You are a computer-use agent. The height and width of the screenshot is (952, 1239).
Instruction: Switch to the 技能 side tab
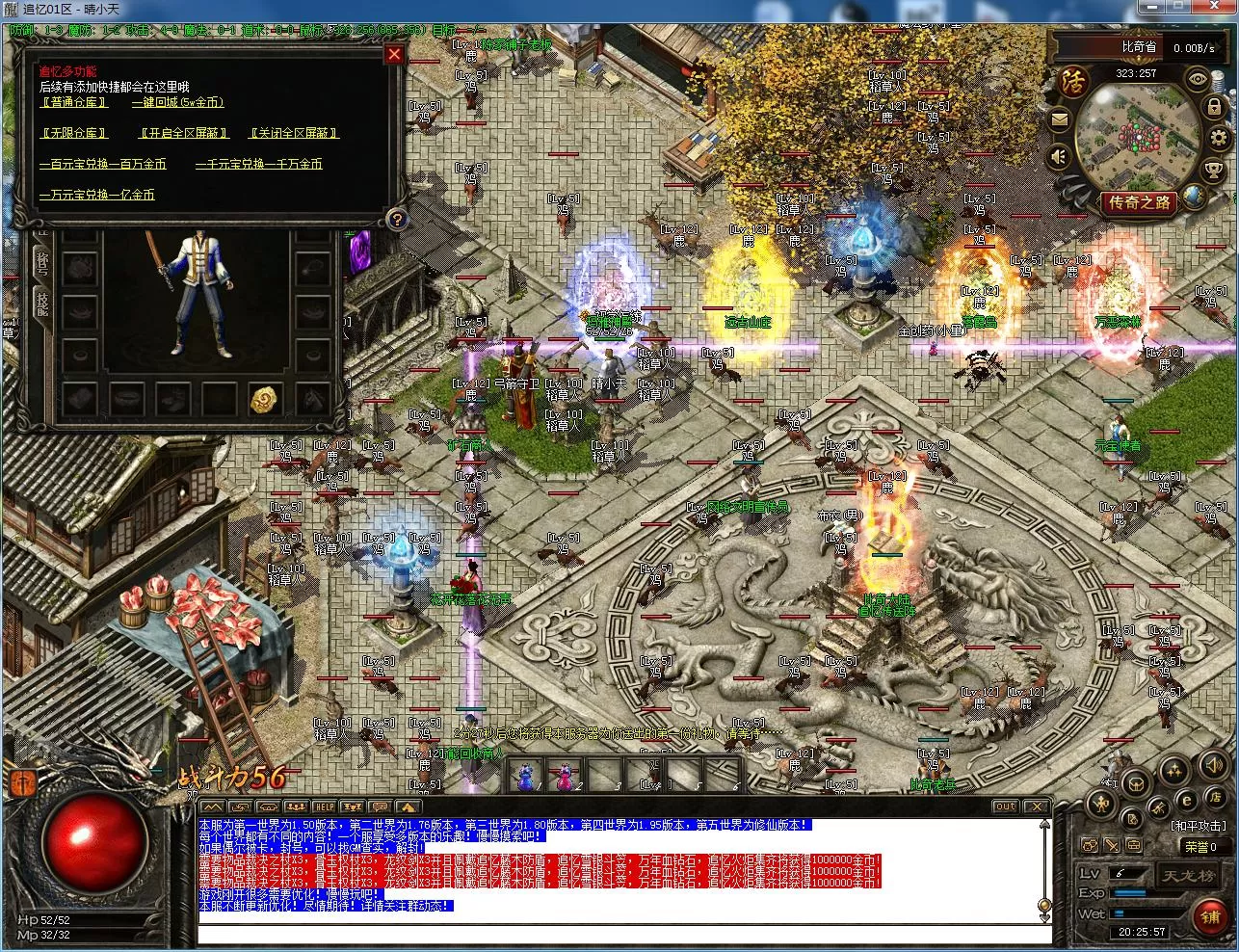click(42, 303)
